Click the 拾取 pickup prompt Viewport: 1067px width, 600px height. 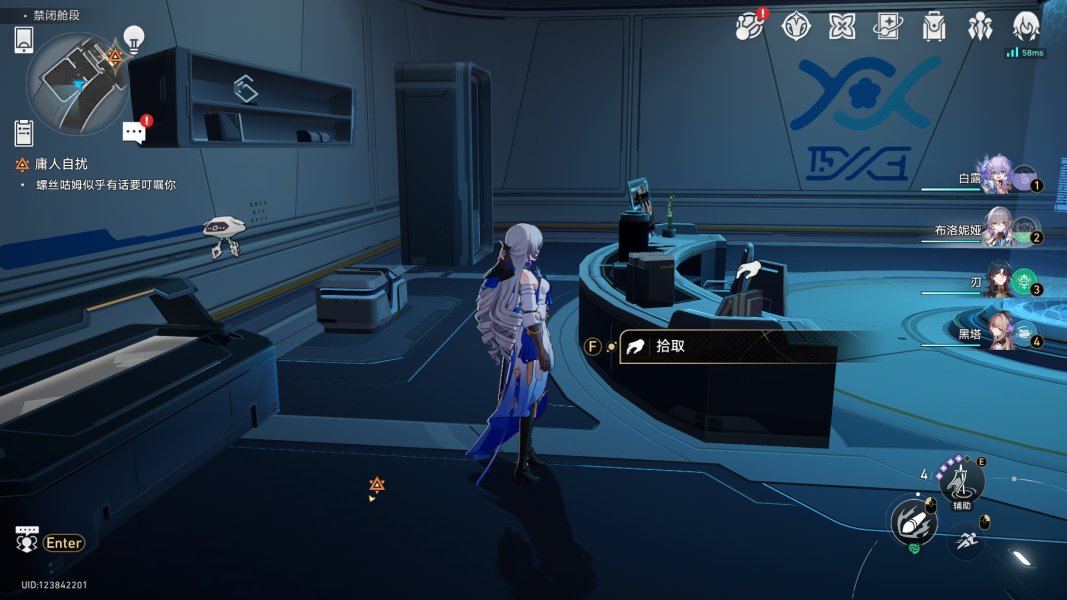(x=726, y=347)
